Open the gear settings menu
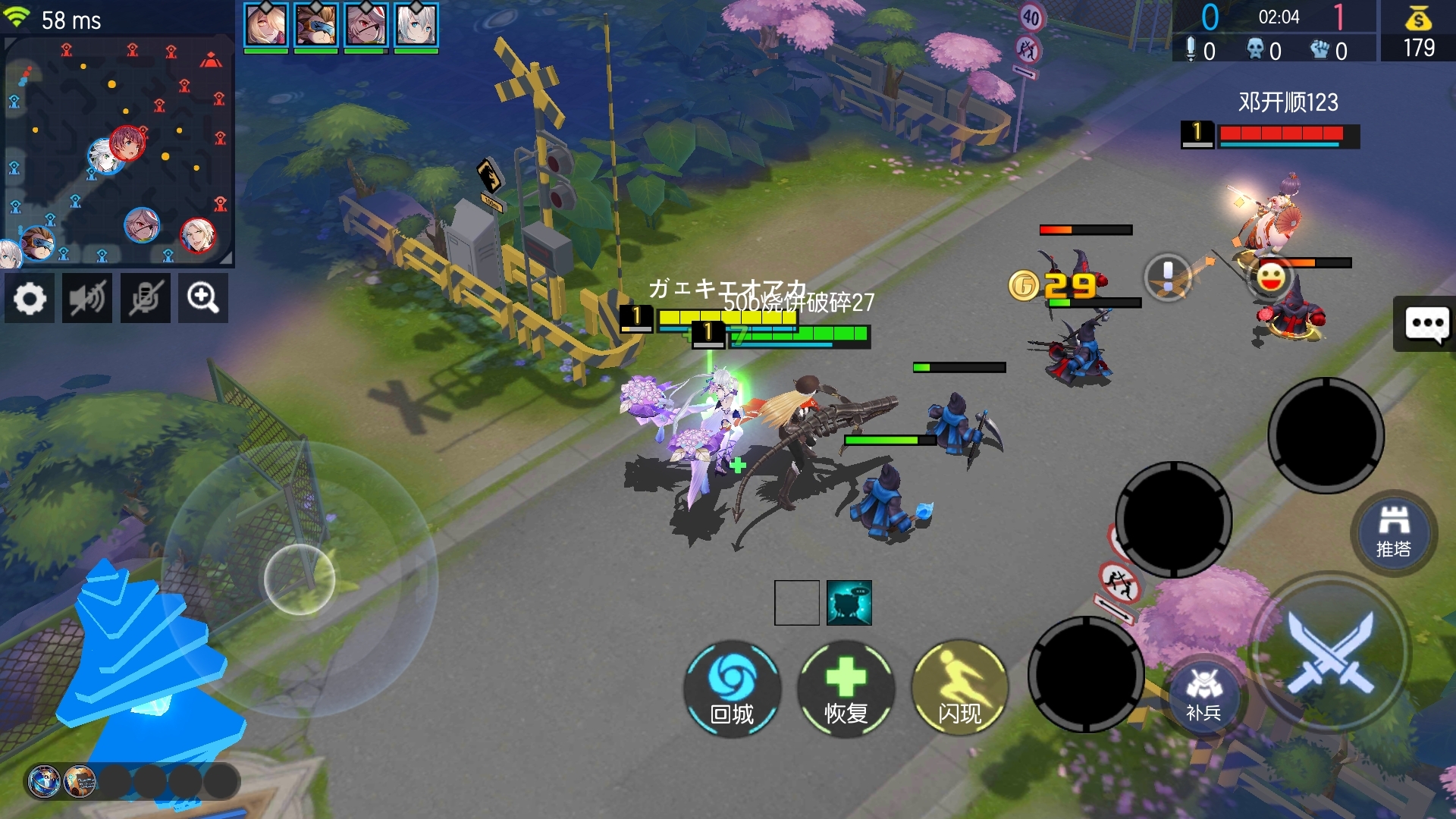This screenshot has width=1456, height=819. (30, 299)
